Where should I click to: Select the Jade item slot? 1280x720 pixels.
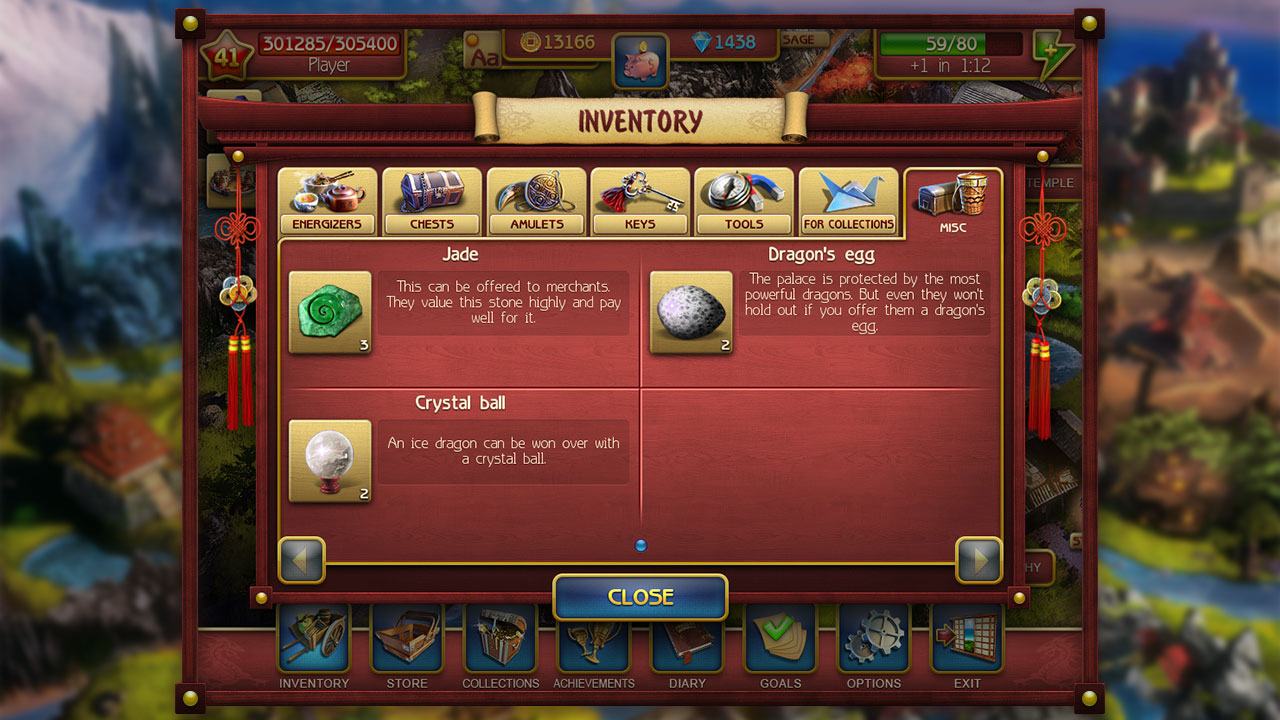coord(330,313)
